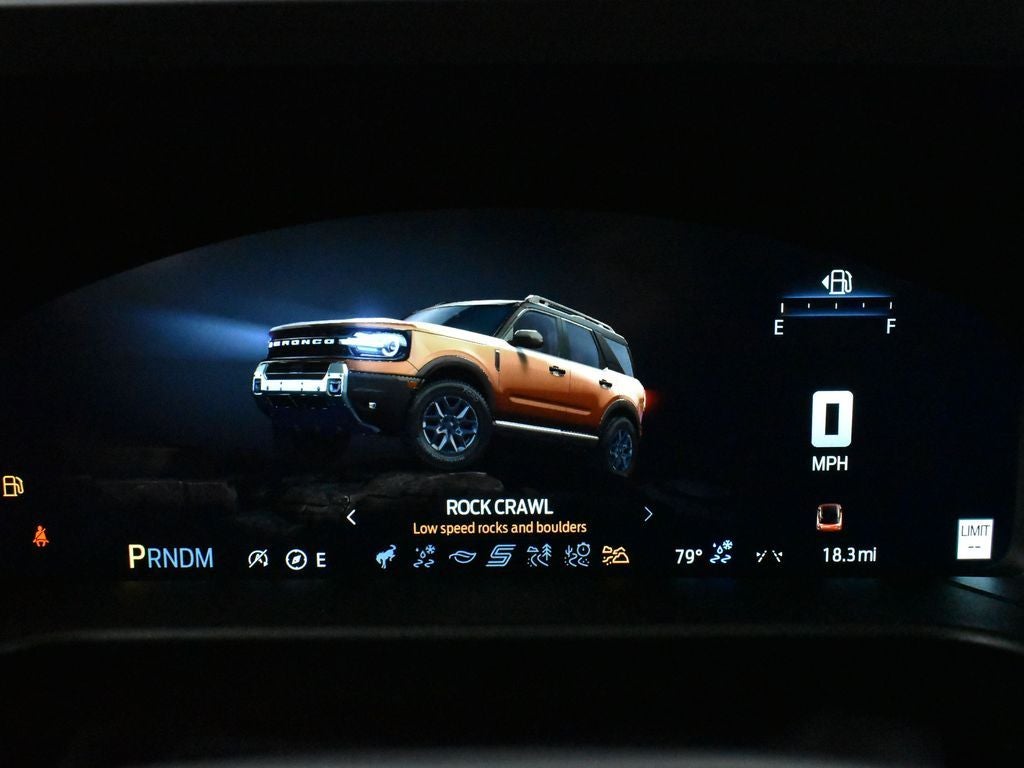Click the compass icon
The width and height of the screenshot is (1024, 768).
tap(295, 559)
